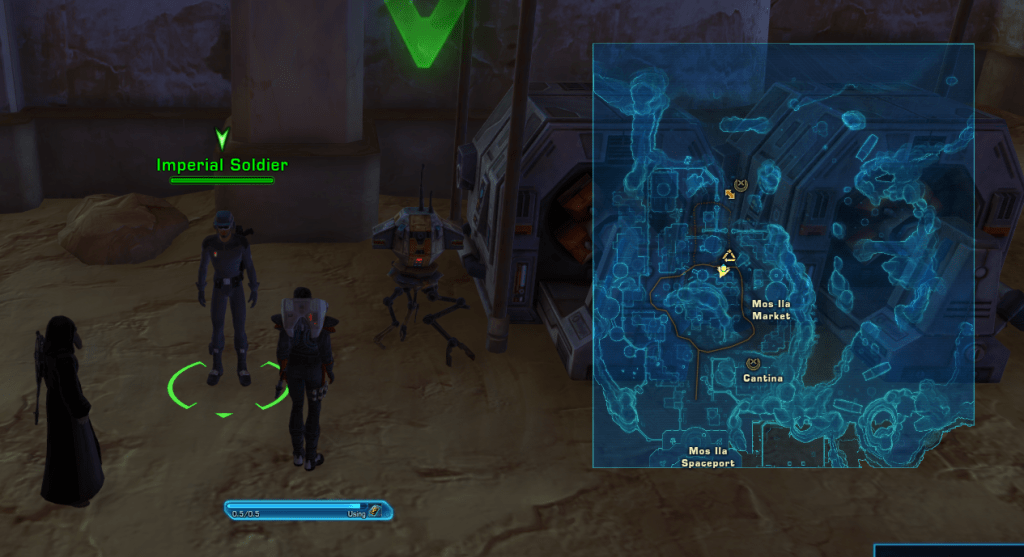Target the Imperial Soldier nameplate
1024x557 pixels.
[222, 165]
